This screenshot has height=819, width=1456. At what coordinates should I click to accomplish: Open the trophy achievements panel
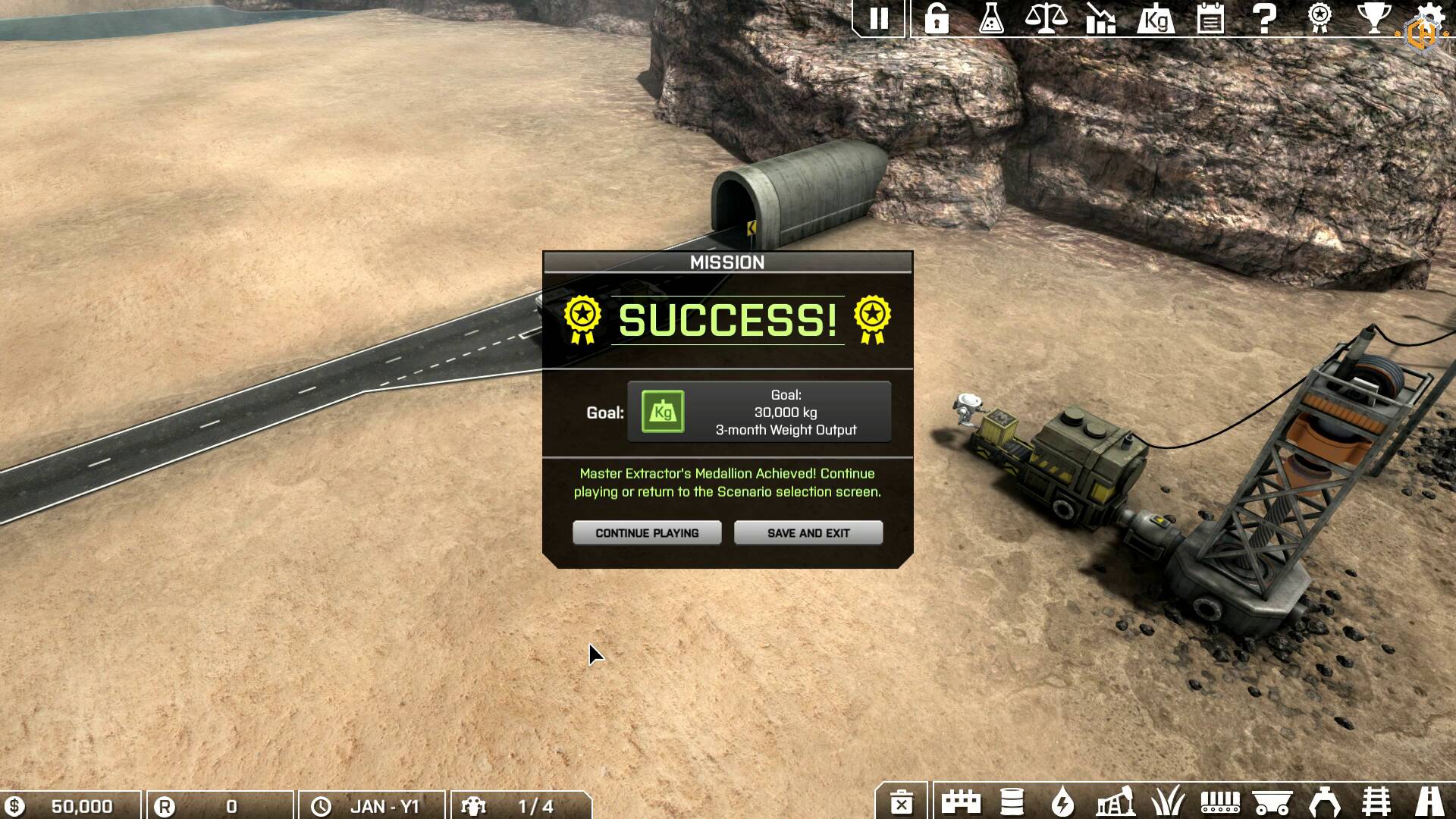pos(1373,18)
